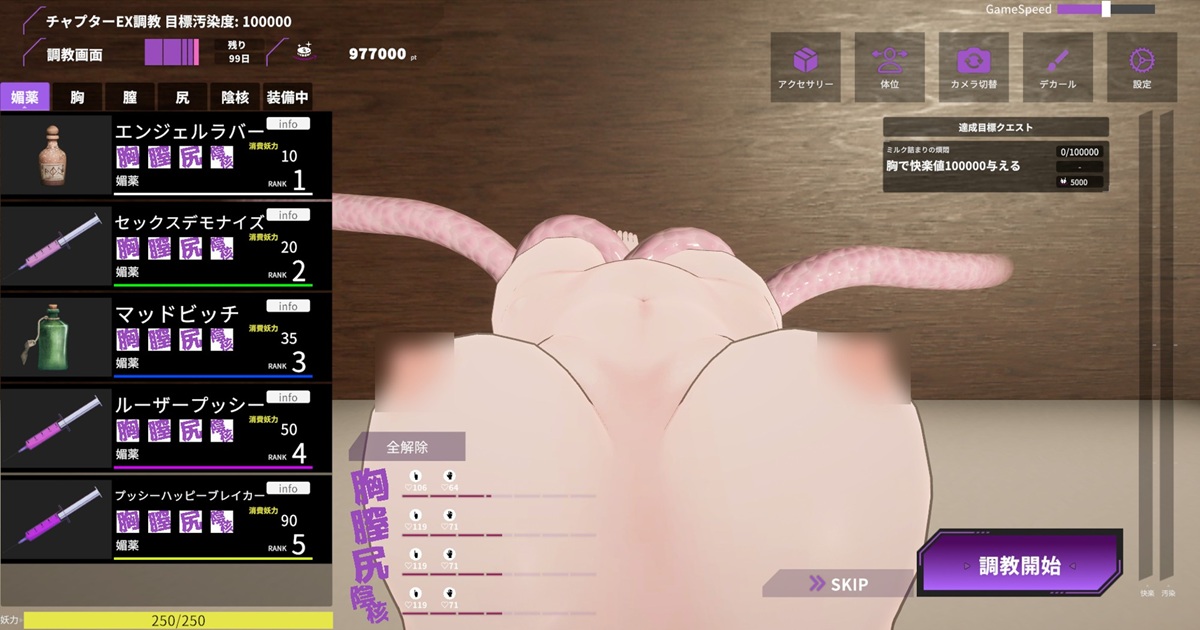
Task: Select the エンジェルラバー item row
Action: pos(165,155)
